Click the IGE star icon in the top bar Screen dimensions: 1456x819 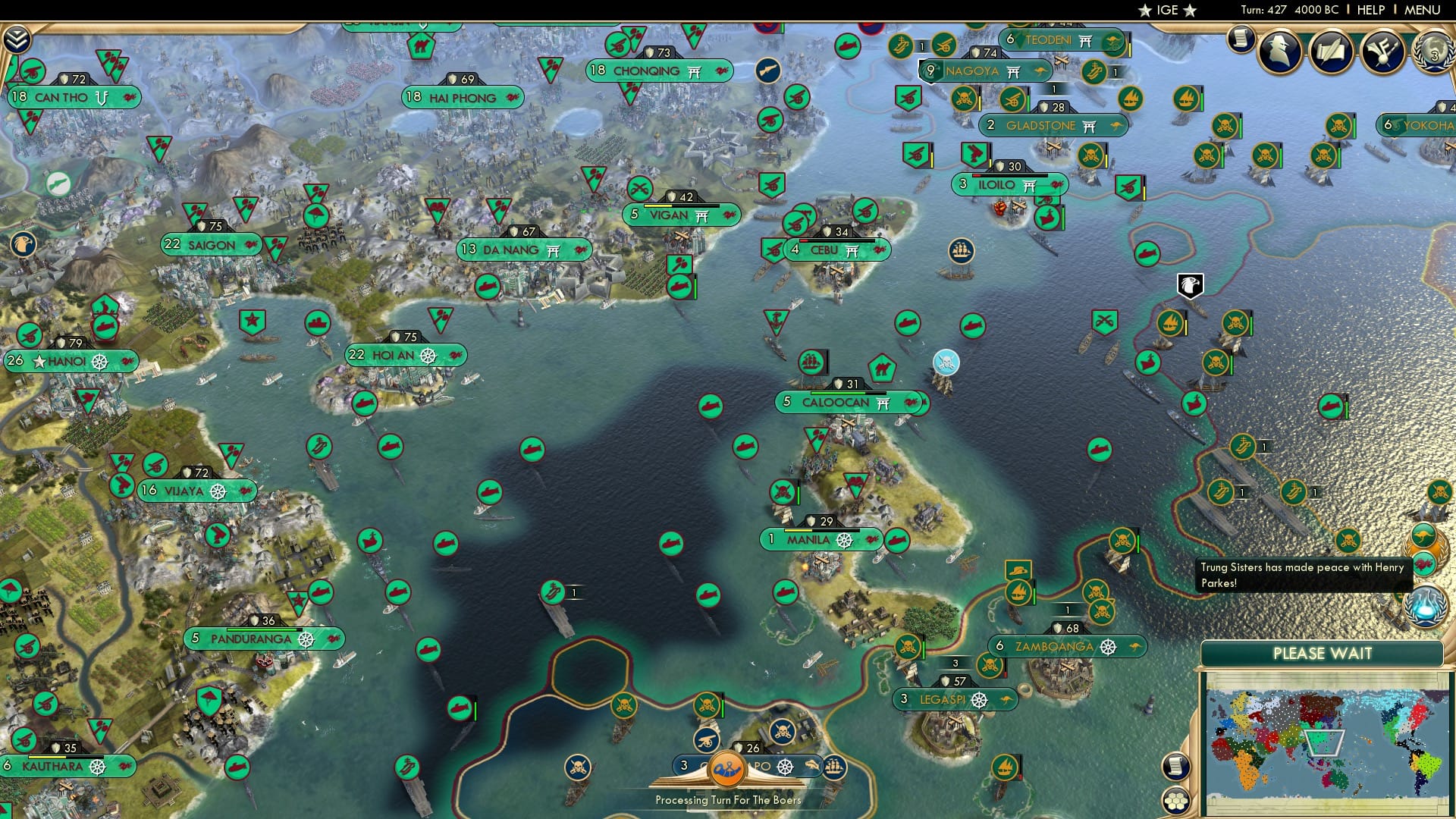(x=1147, y=11)
